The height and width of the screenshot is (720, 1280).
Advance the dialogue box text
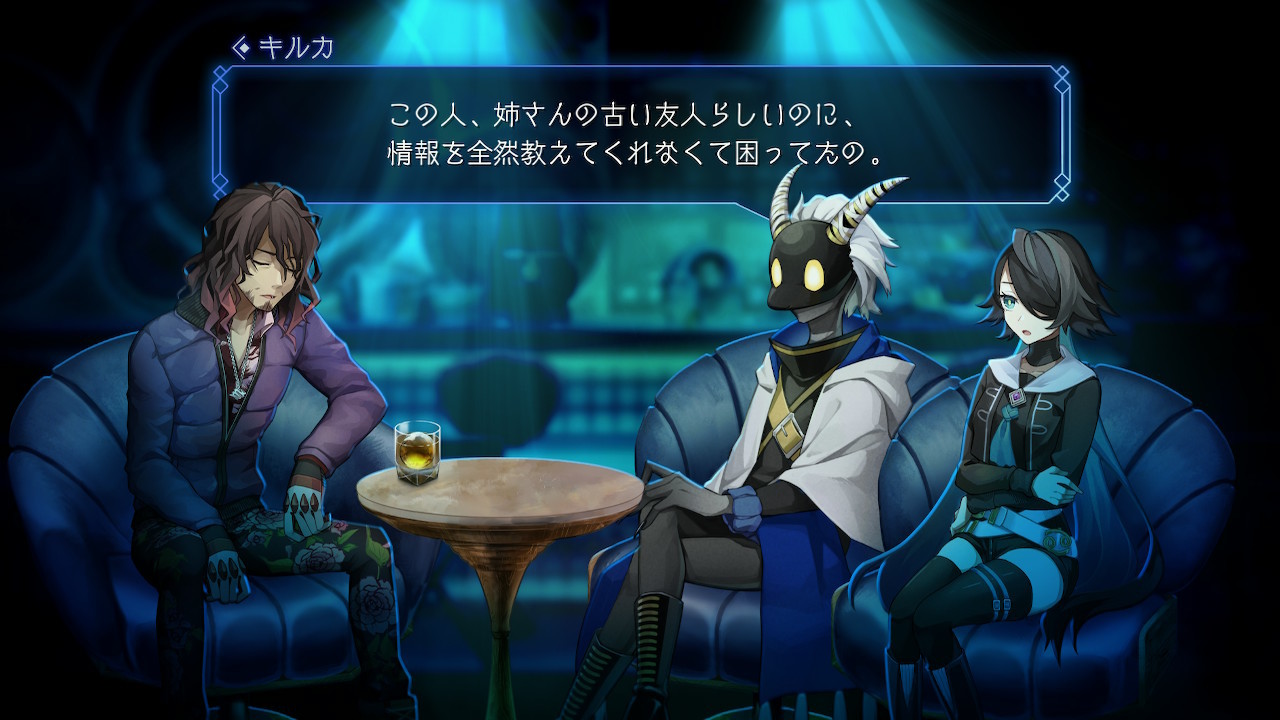click(640, 133)
